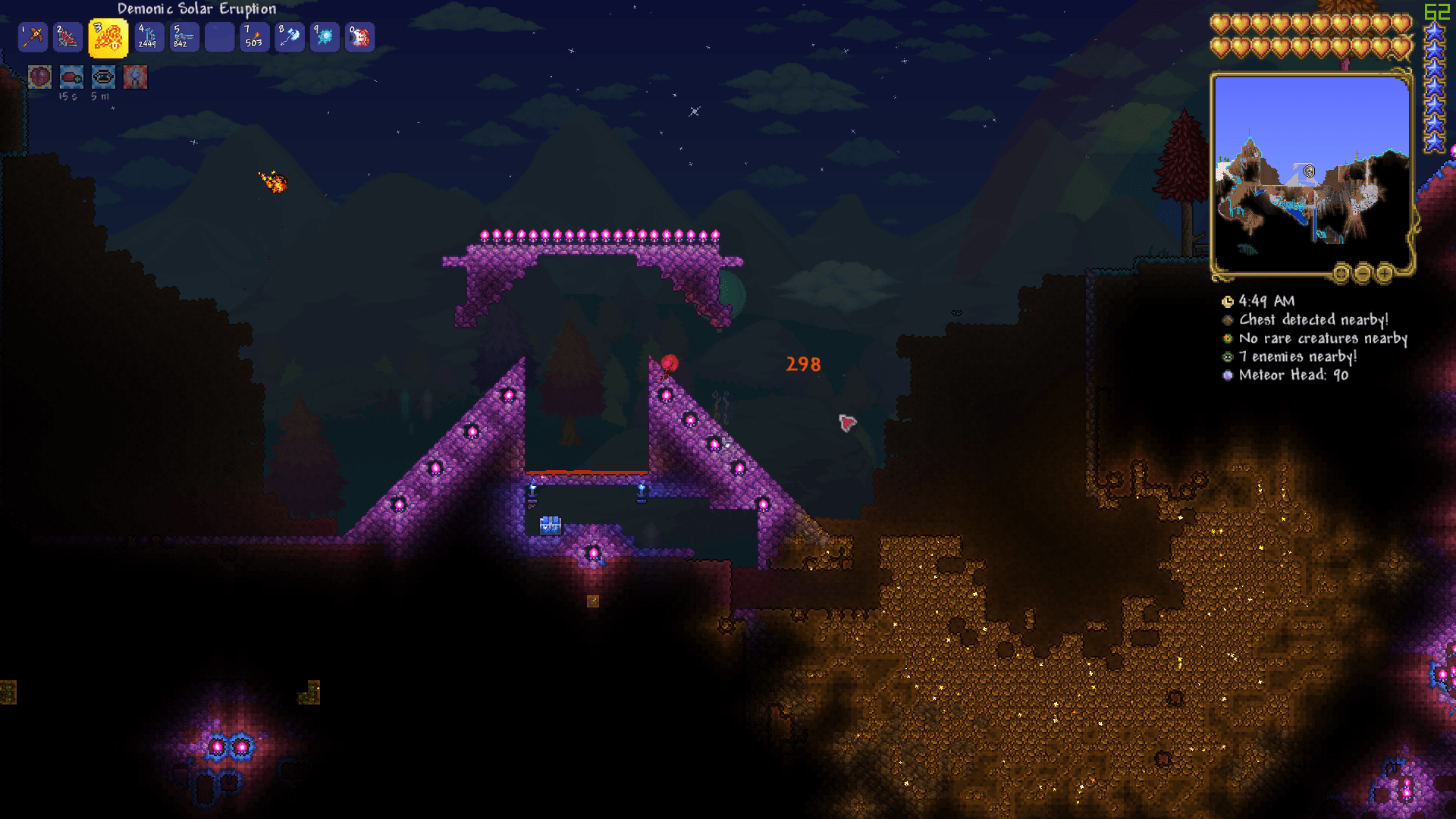
Task: Select the torch stack in slot 7
Action: point(254,36)
